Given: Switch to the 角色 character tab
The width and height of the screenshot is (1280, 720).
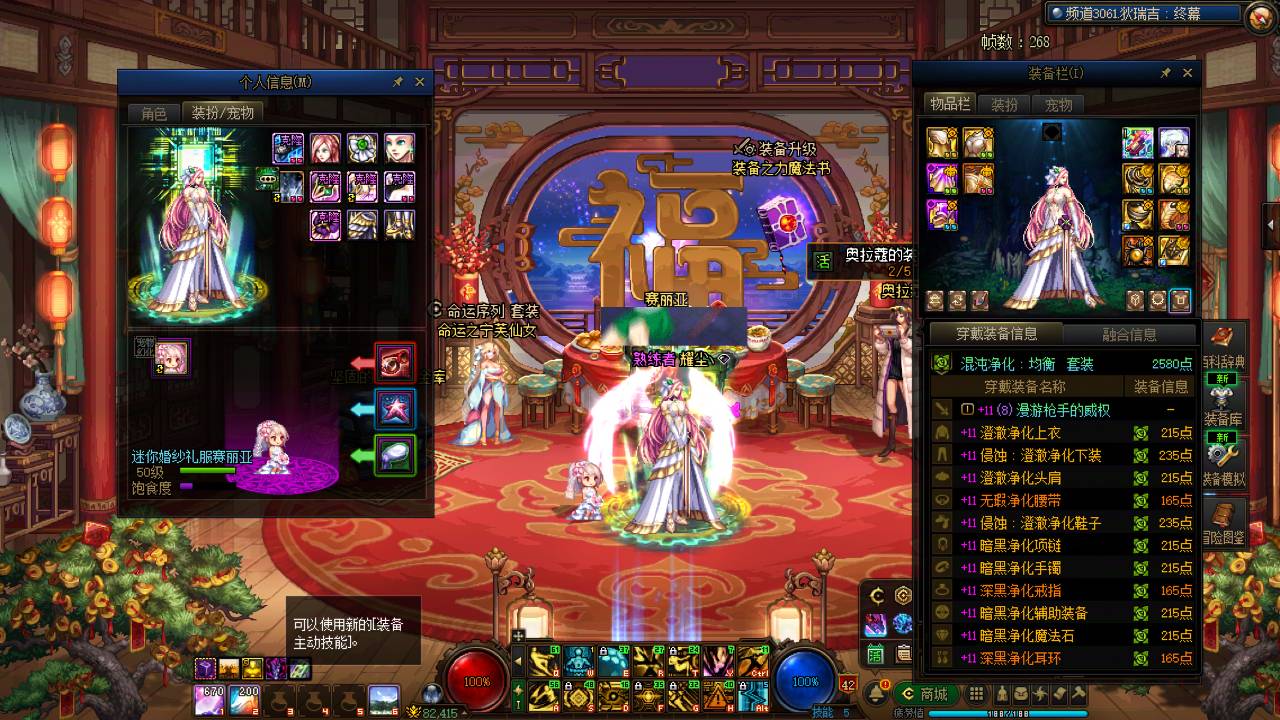Looking at the screenshot, I should 154,113.
